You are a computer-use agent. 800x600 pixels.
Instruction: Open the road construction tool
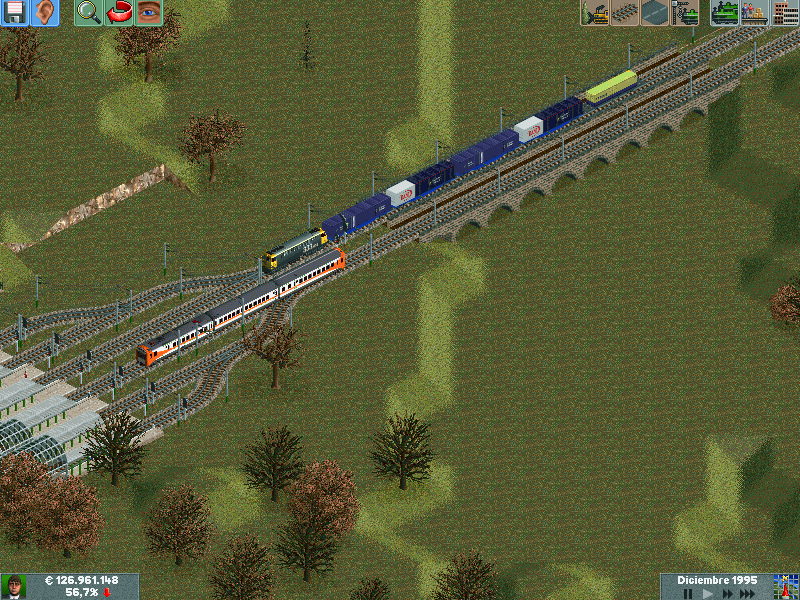pos(655,13)
